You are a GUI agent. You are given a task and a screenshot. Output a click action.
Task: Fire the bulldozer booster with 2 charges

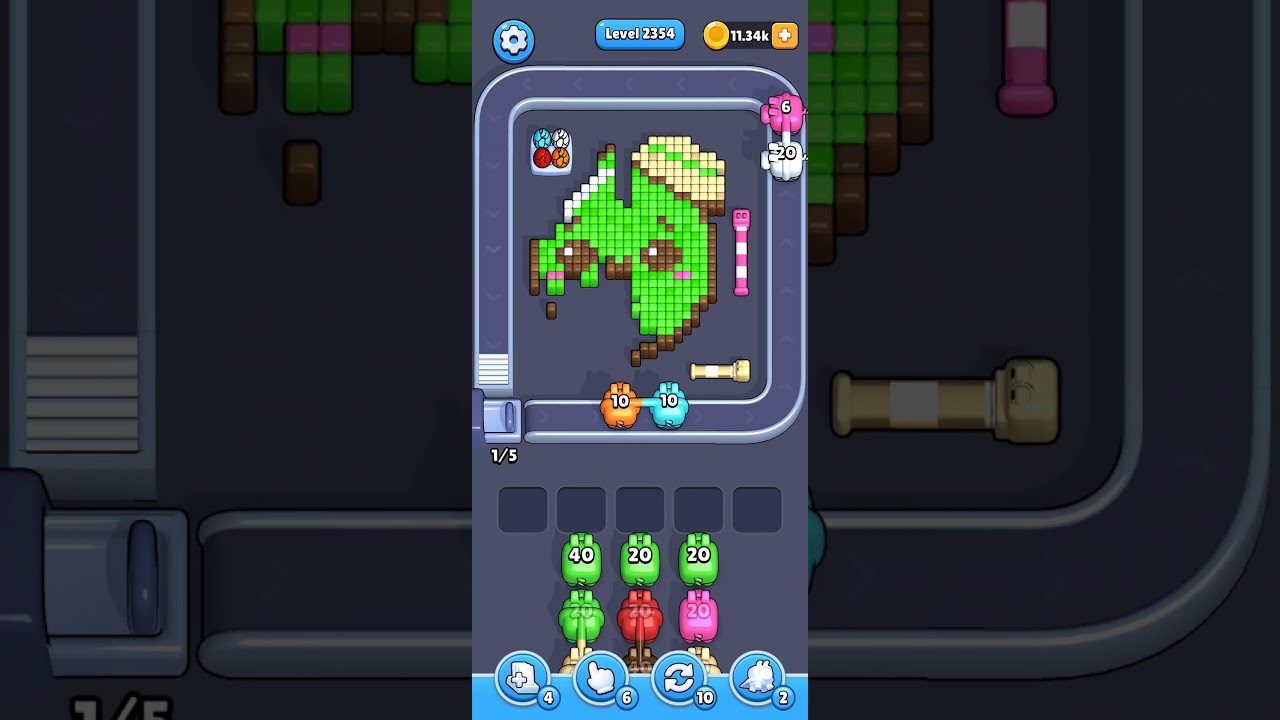[758, 678]
